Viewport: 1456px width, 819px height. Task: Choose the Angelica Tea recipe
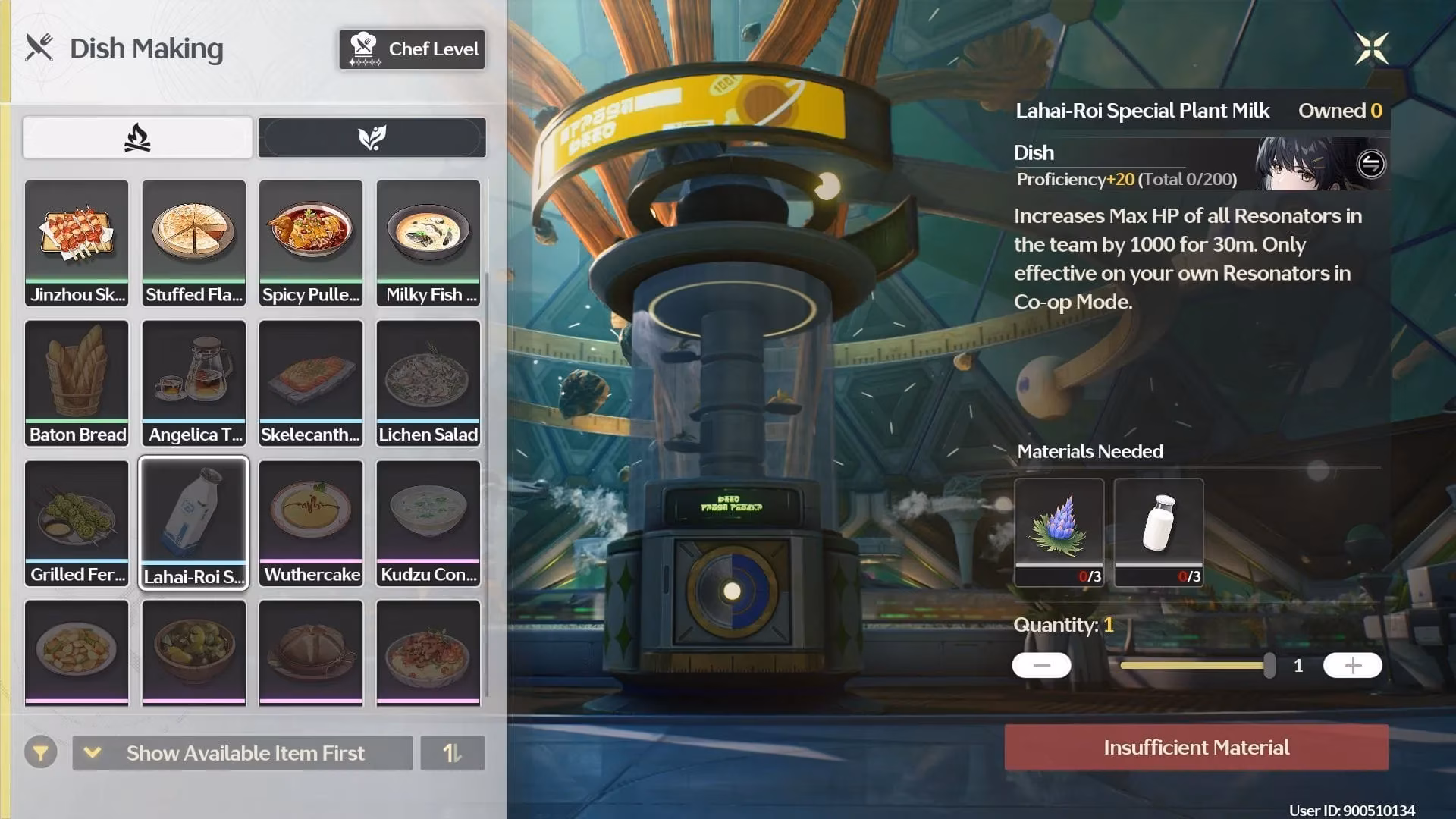click(x=194, y=383)
